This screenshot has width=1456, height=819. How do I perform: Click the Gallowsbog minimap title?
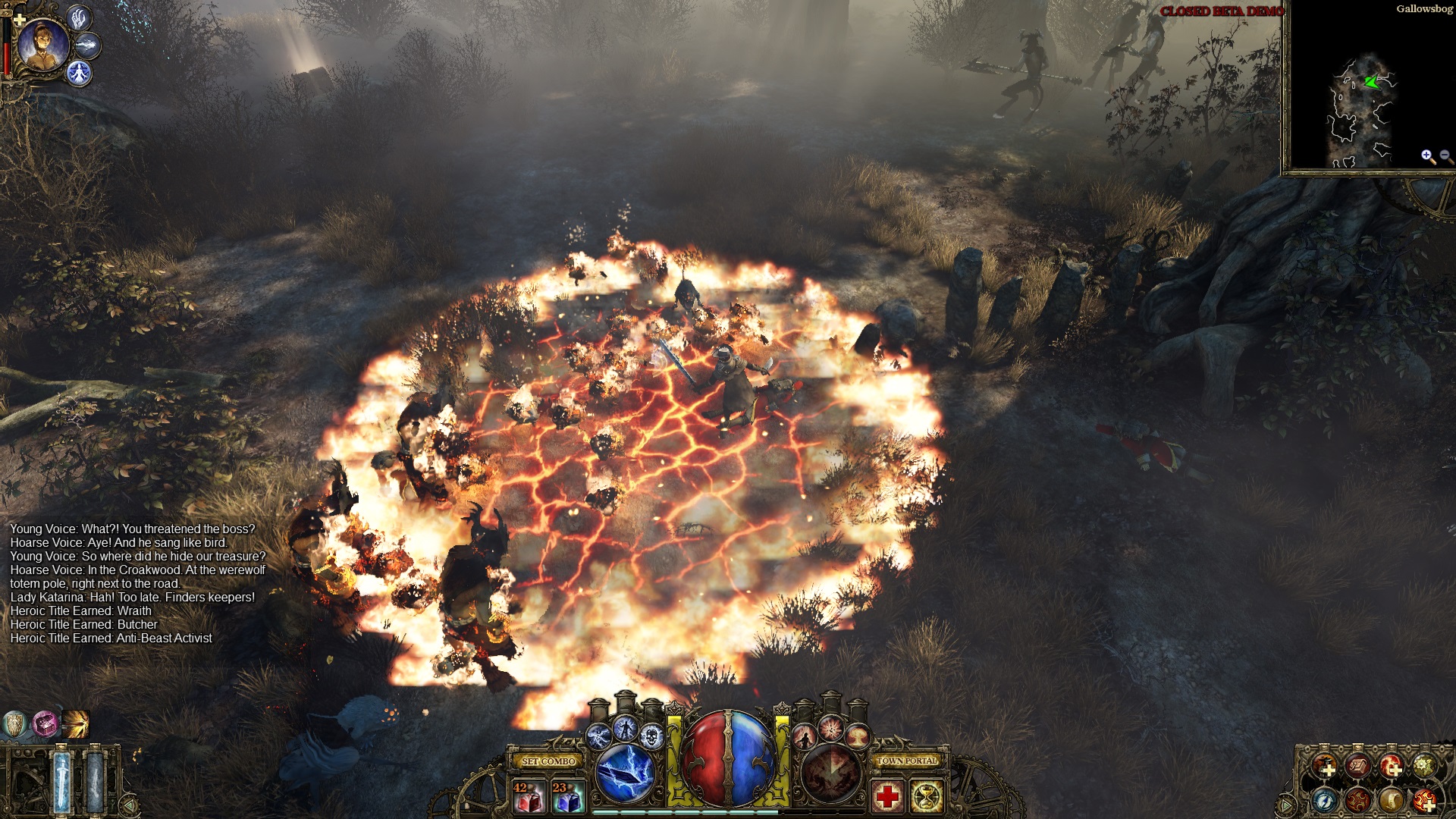(x=1423, y=8)
